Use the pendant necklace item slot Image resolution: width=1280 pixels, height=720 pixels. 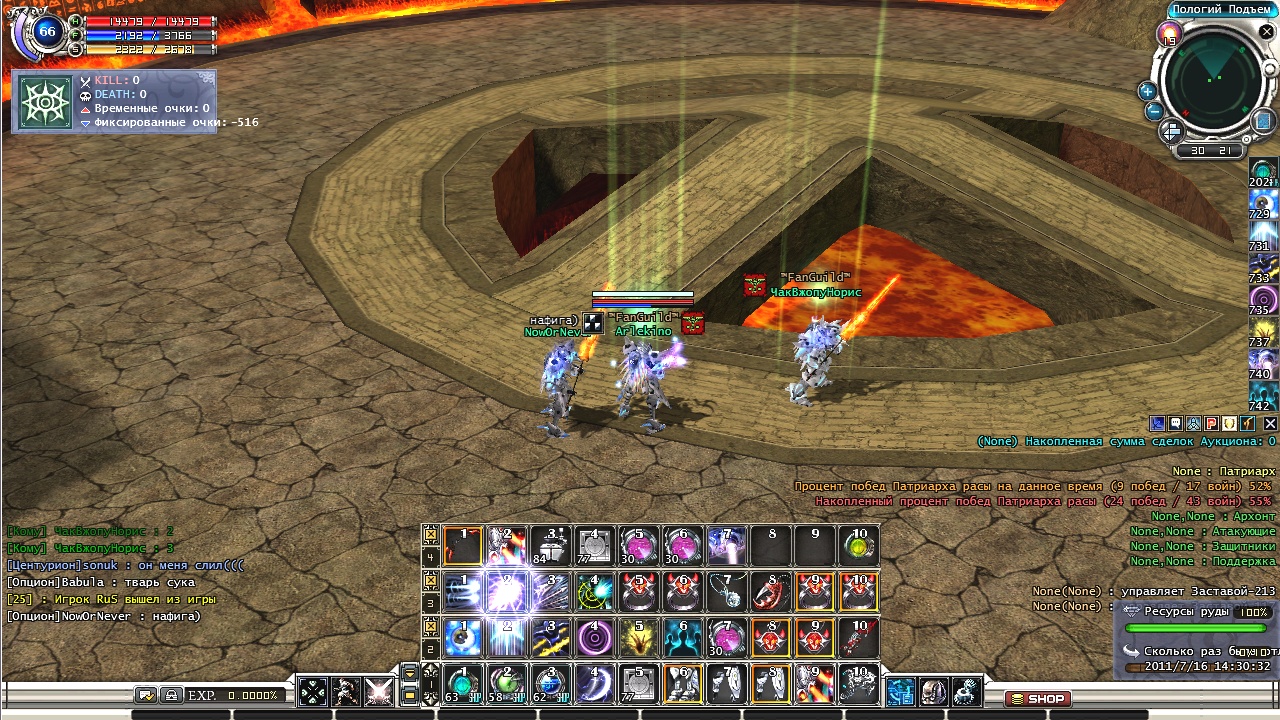[727, 592]
